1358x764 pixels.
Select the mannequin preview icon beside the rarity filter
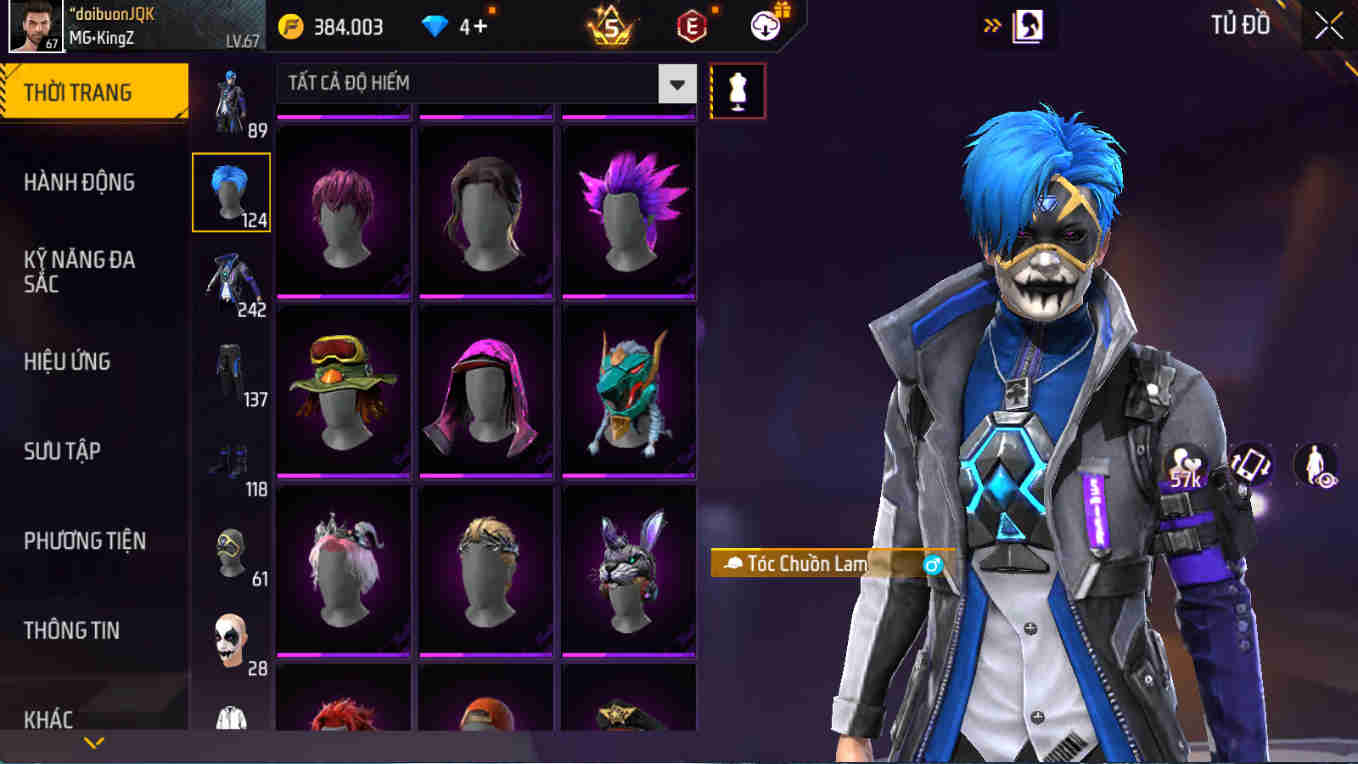click(x=737, y=89)
